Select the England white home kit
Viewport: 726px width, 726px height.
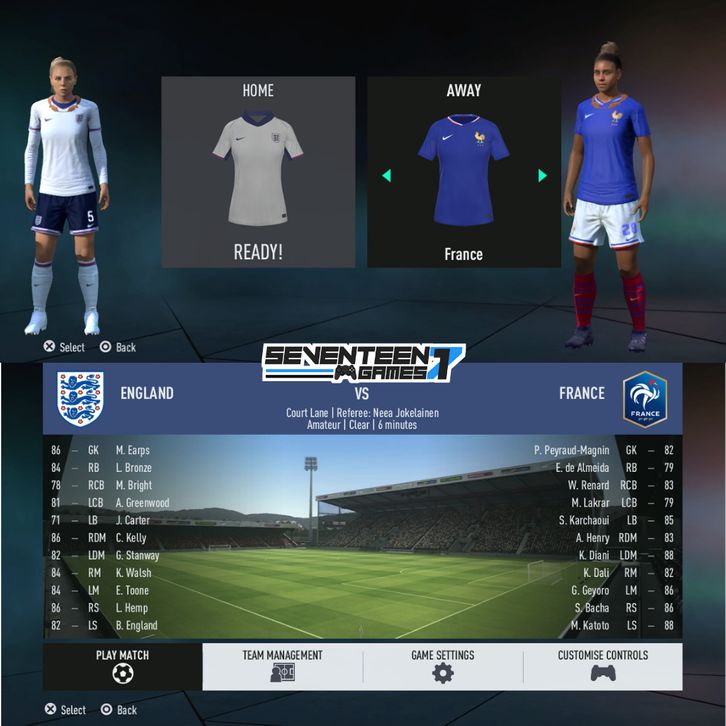pyautogui.click(x=258, y=168)
